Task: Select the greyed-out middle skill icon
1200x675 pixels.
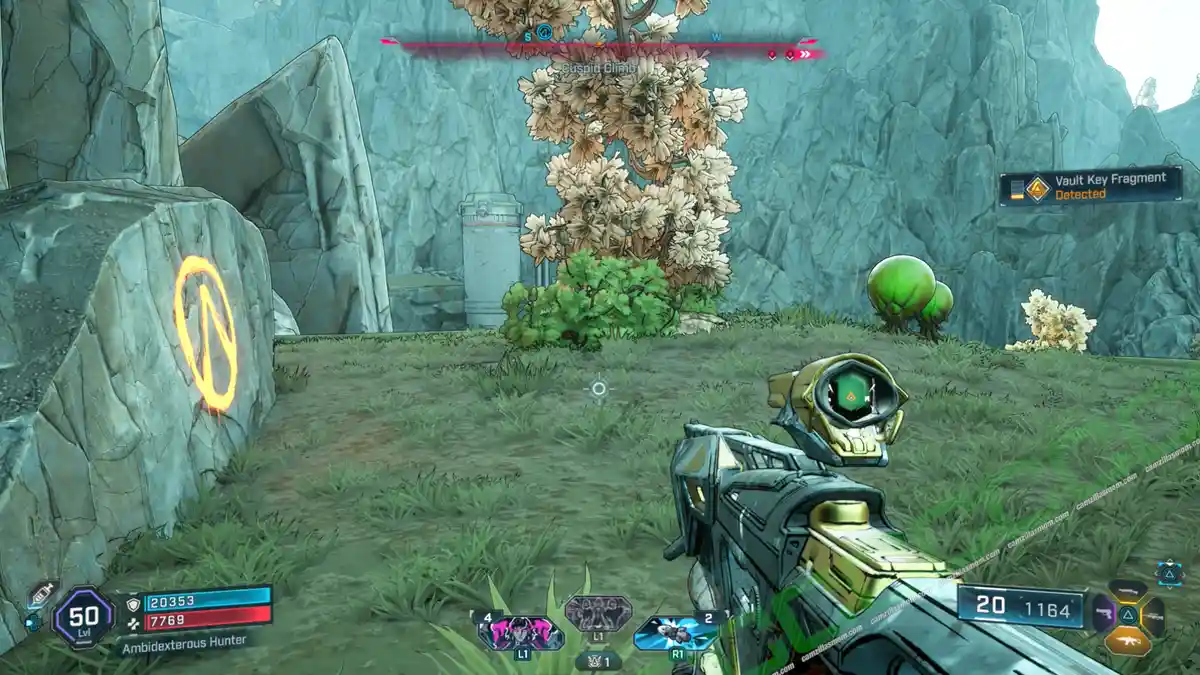Action: tap(598, 611)
